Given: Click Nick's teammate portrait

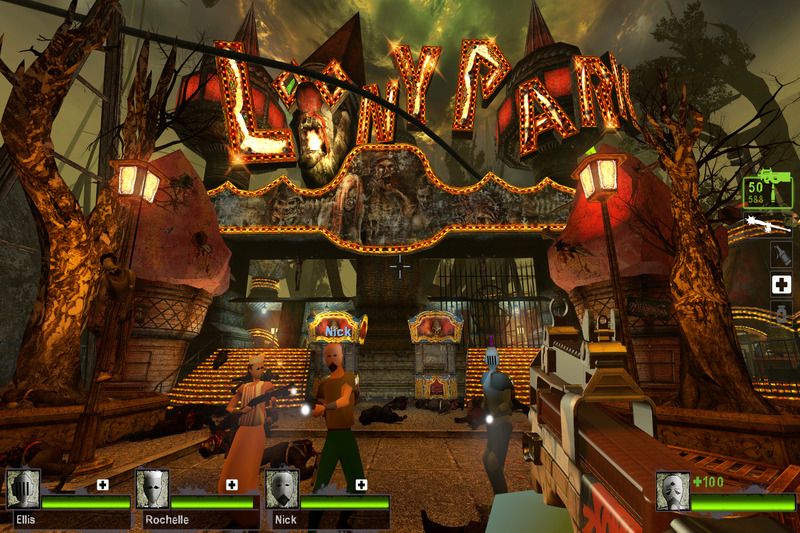Looking at the screenshot, I should [x=281, y=490].
